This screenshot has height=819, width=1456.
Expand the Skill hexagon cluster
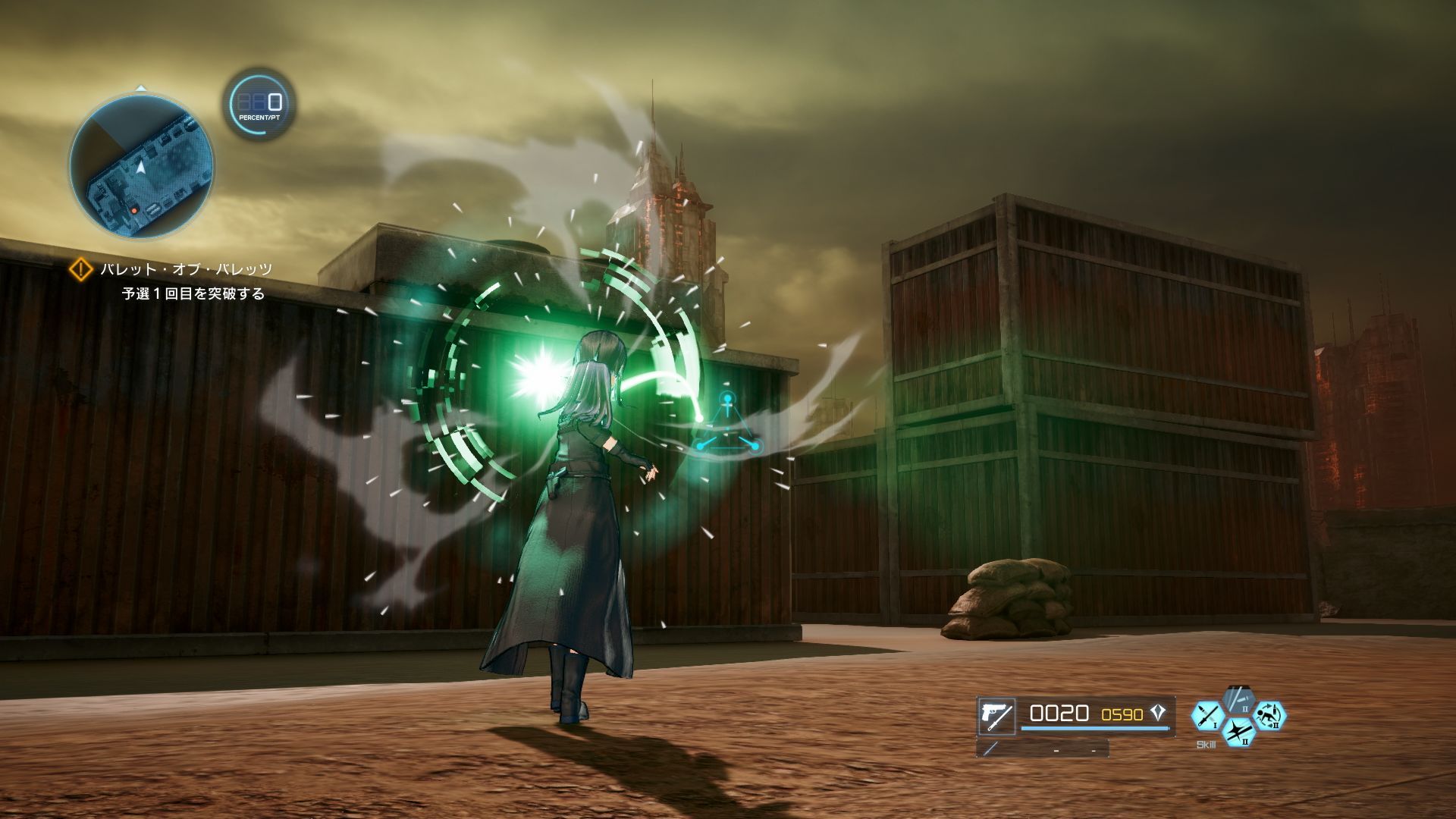click(x=1238, y=717)
